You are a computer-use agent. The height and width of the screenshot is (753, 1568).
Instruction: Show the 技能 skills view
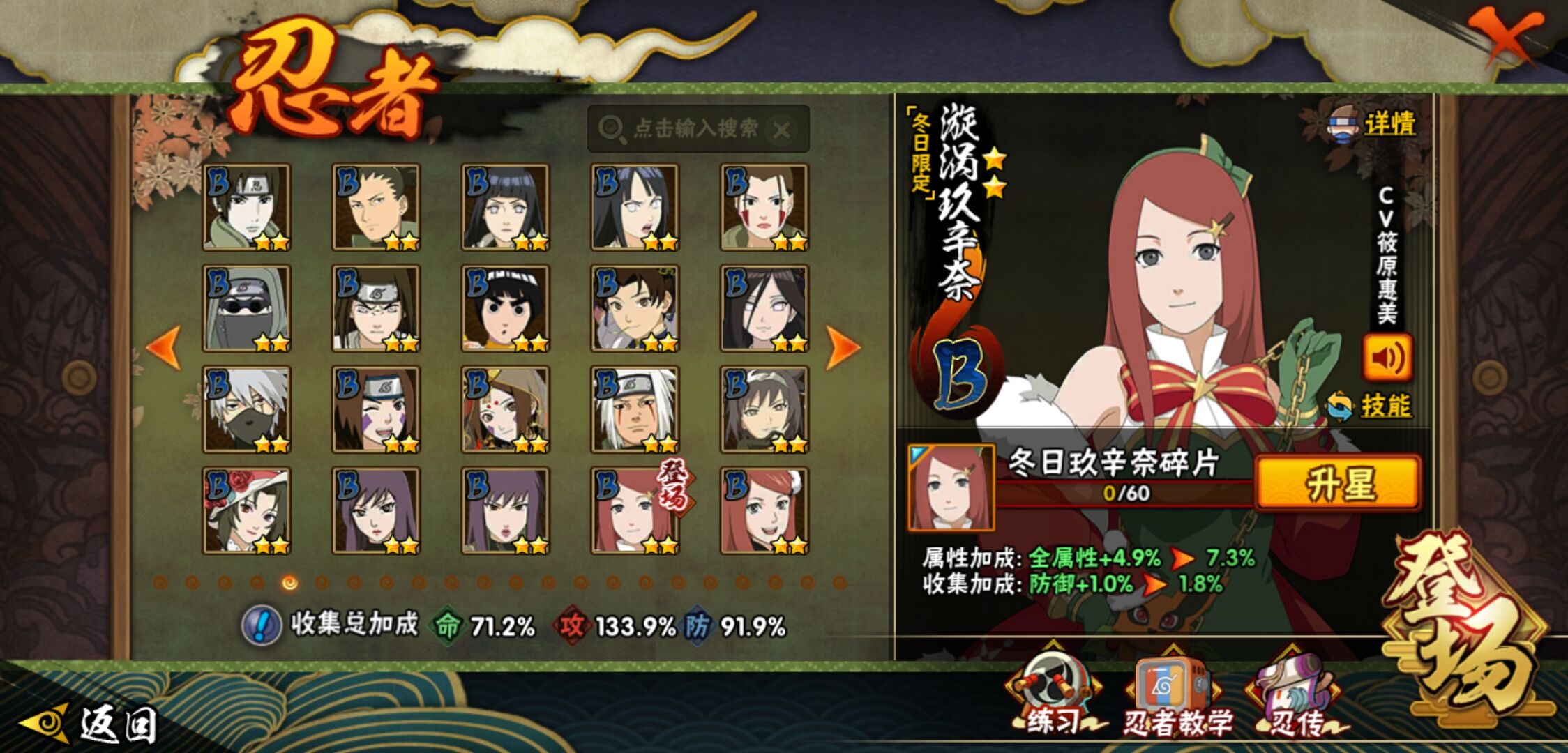coord(1370,406)
